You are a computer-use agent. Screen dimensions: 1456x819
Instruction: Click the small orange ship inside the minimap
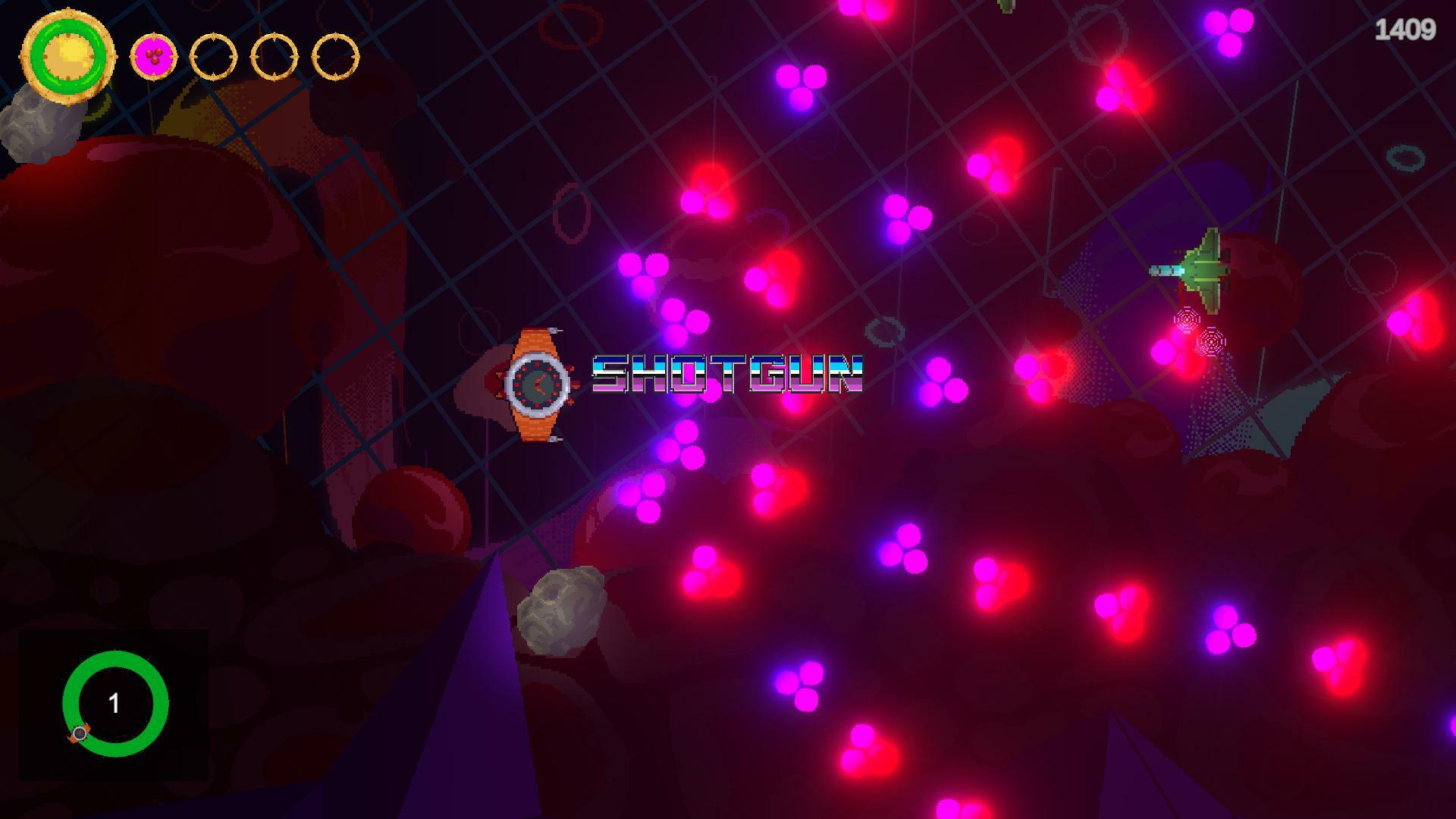[x=80, y=734]
